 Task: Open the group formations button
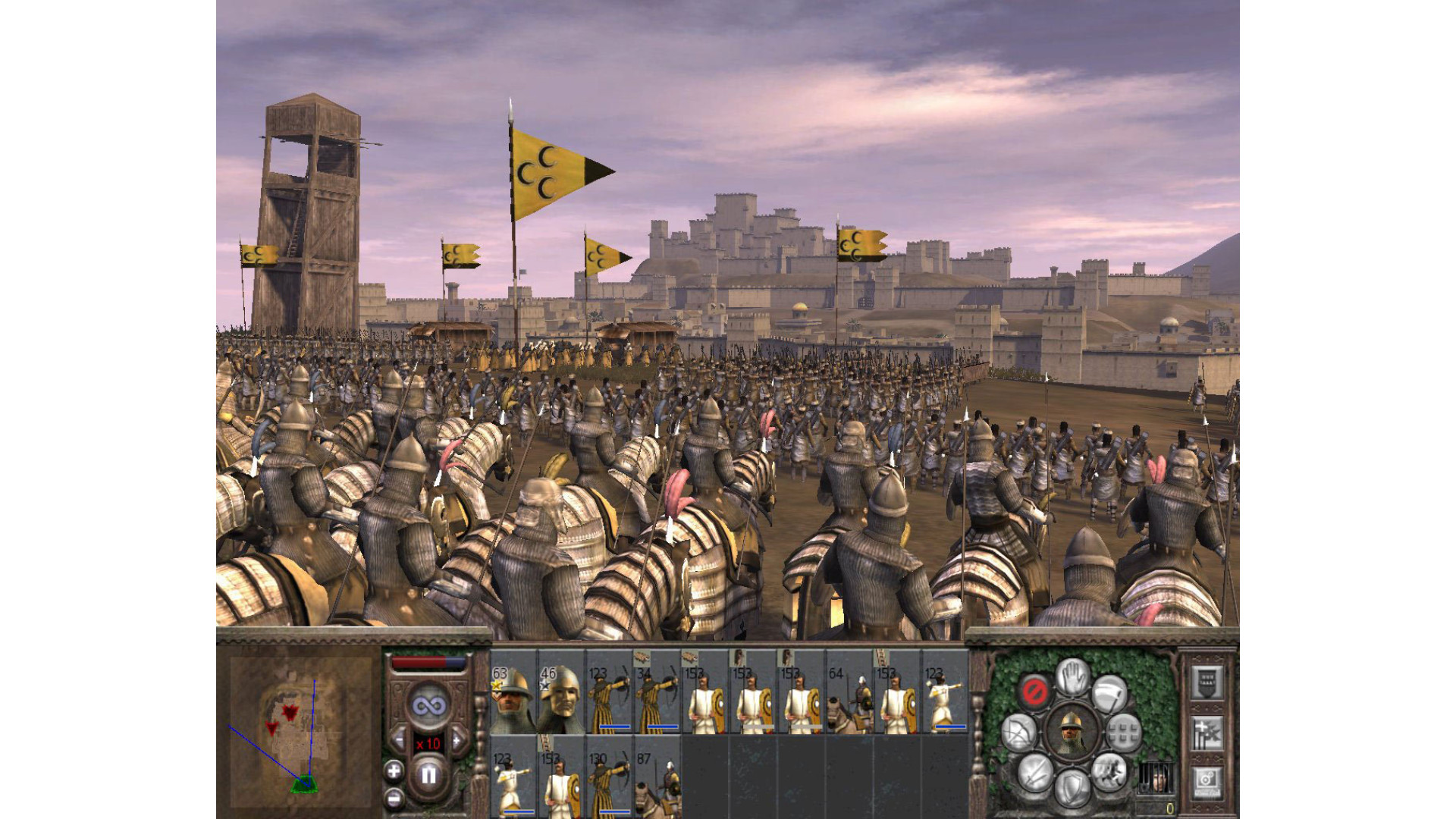tap(1124, 733)
